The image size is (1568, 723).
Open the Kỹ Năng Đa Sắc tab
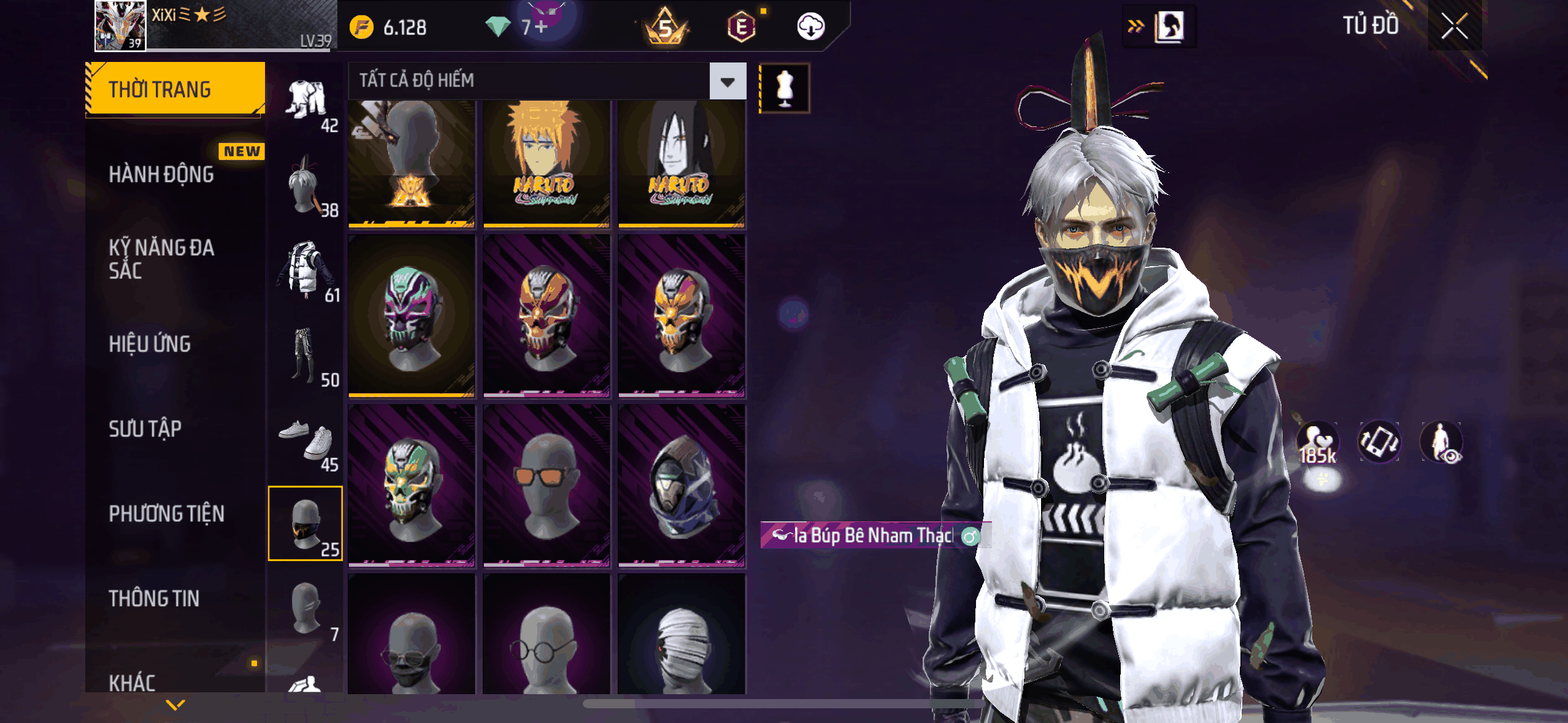(161, 259)
